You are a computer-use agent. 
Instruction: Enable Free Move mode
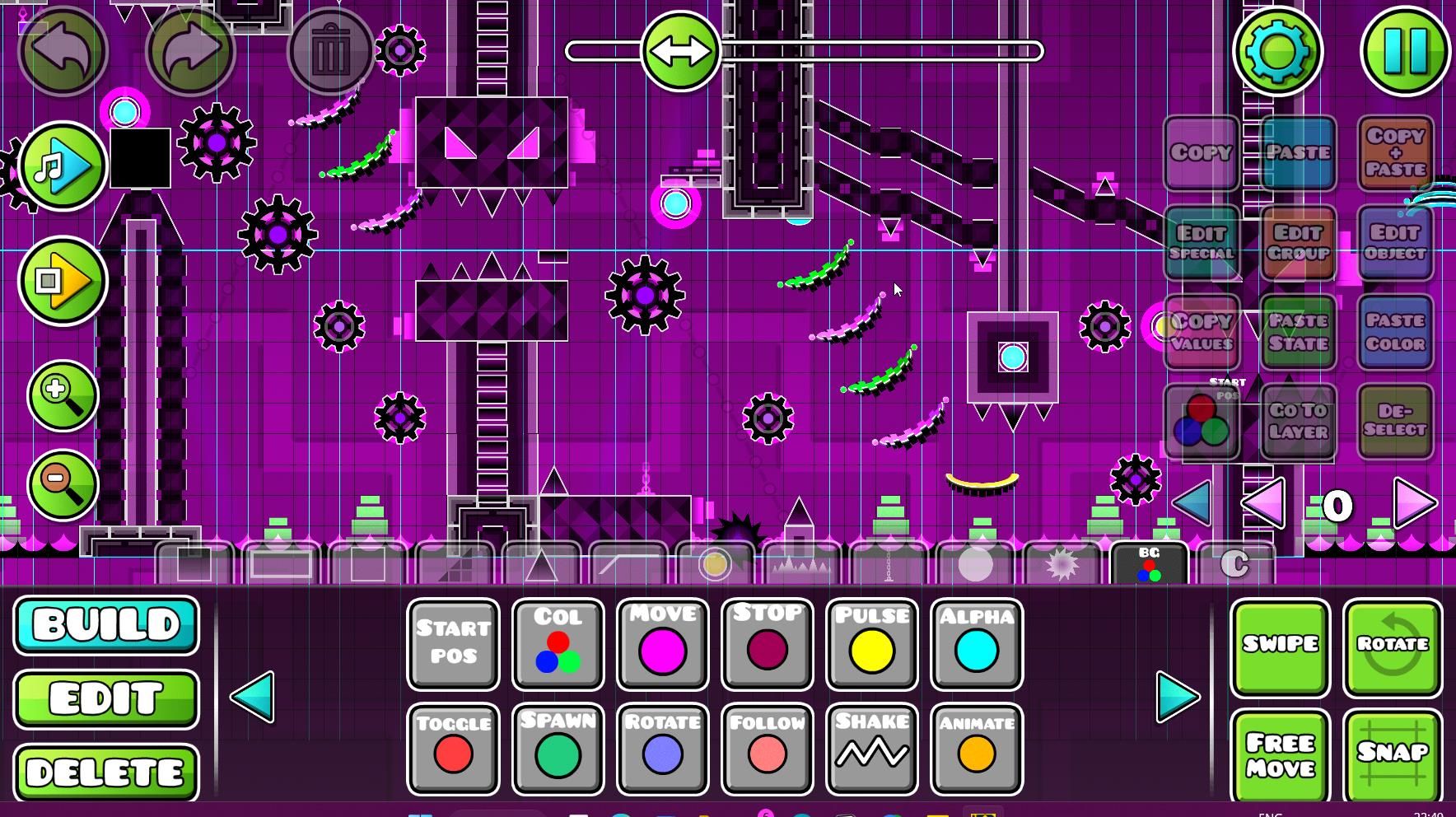pyautogui.click(x=1280, y=754)
